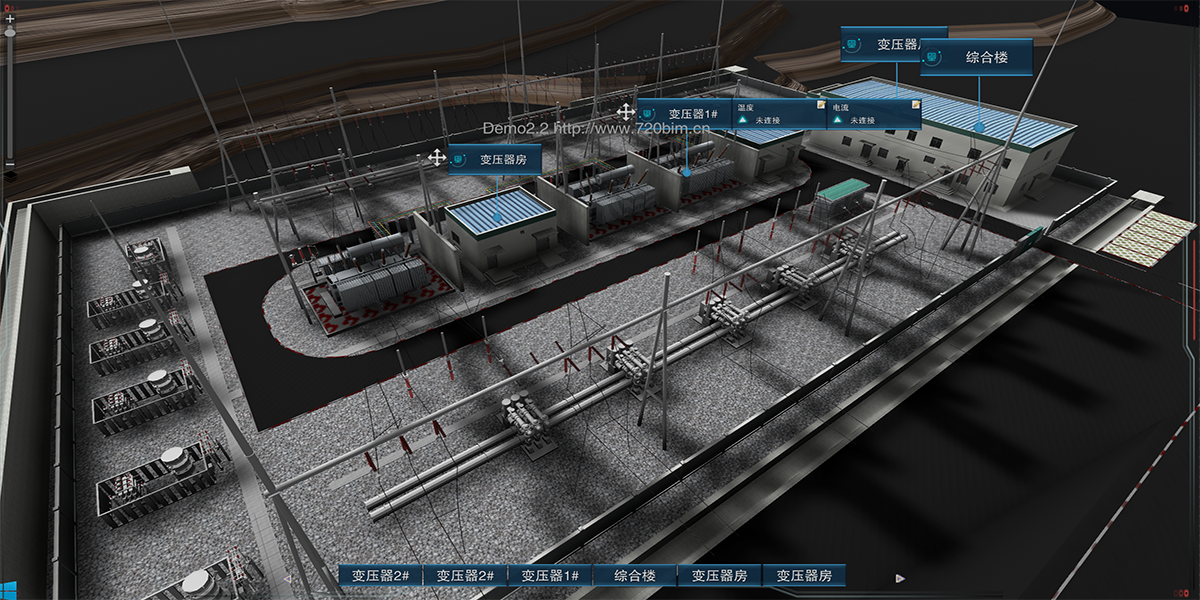Click the zoom-in plus button
Screen dimensions: 1200x600
(x=10, y=19)
